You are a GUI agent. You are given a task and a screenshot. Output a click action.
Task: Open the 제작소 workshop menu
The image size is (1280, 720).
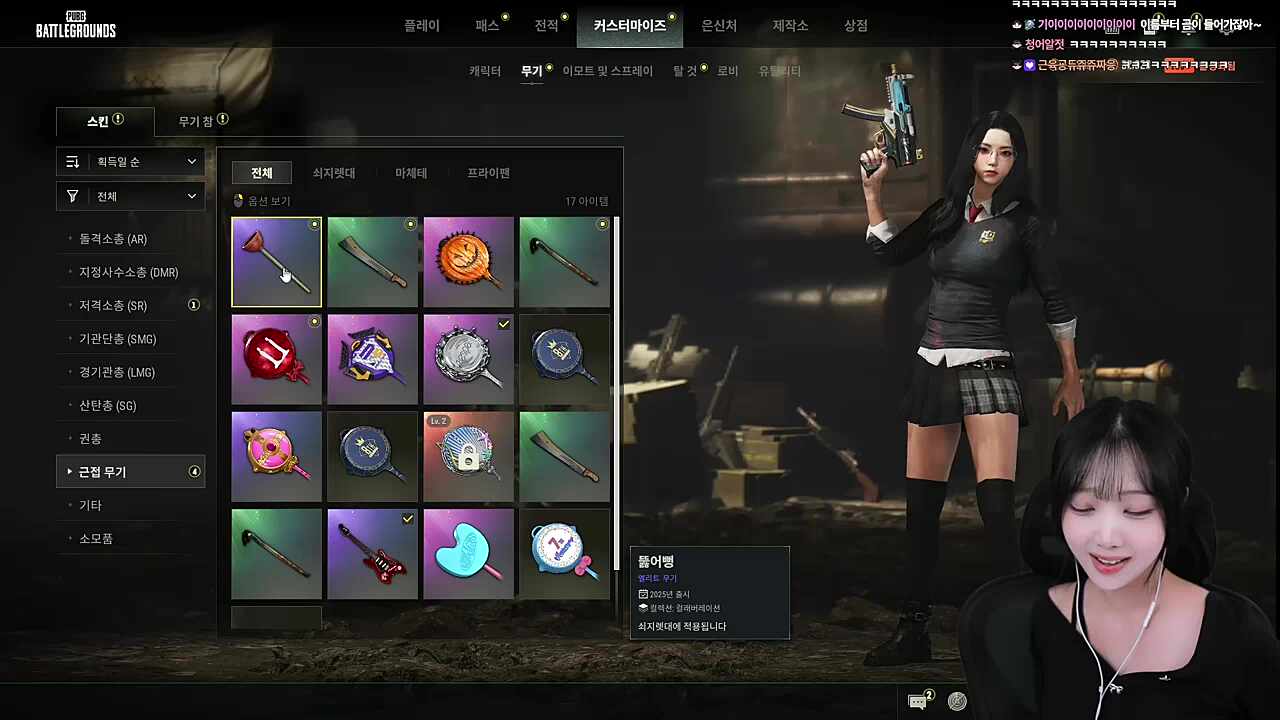[790, 26]
